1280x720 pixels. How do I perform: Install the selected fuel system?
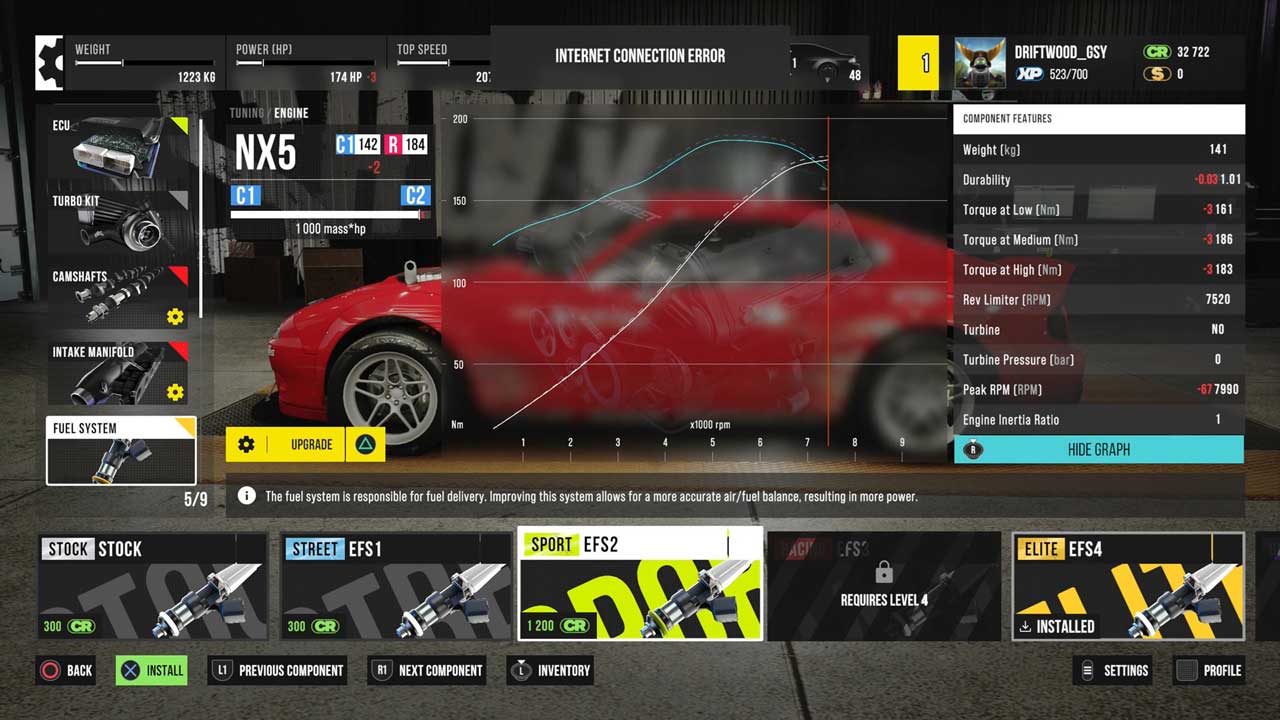pos(151,670)
